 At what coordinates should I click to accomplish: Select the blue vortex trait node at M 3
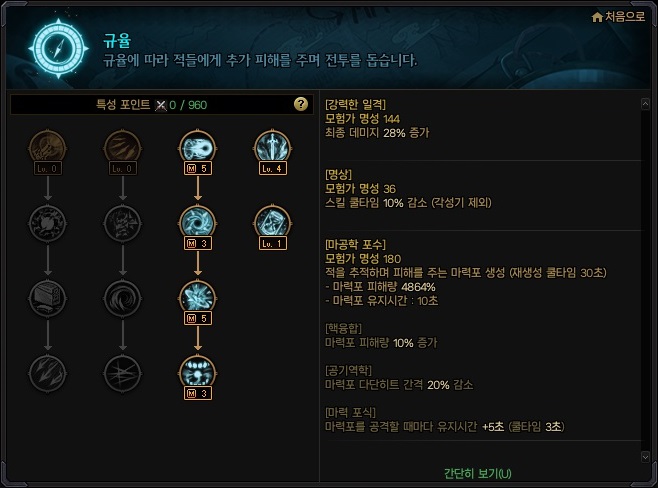coord(197,222)
